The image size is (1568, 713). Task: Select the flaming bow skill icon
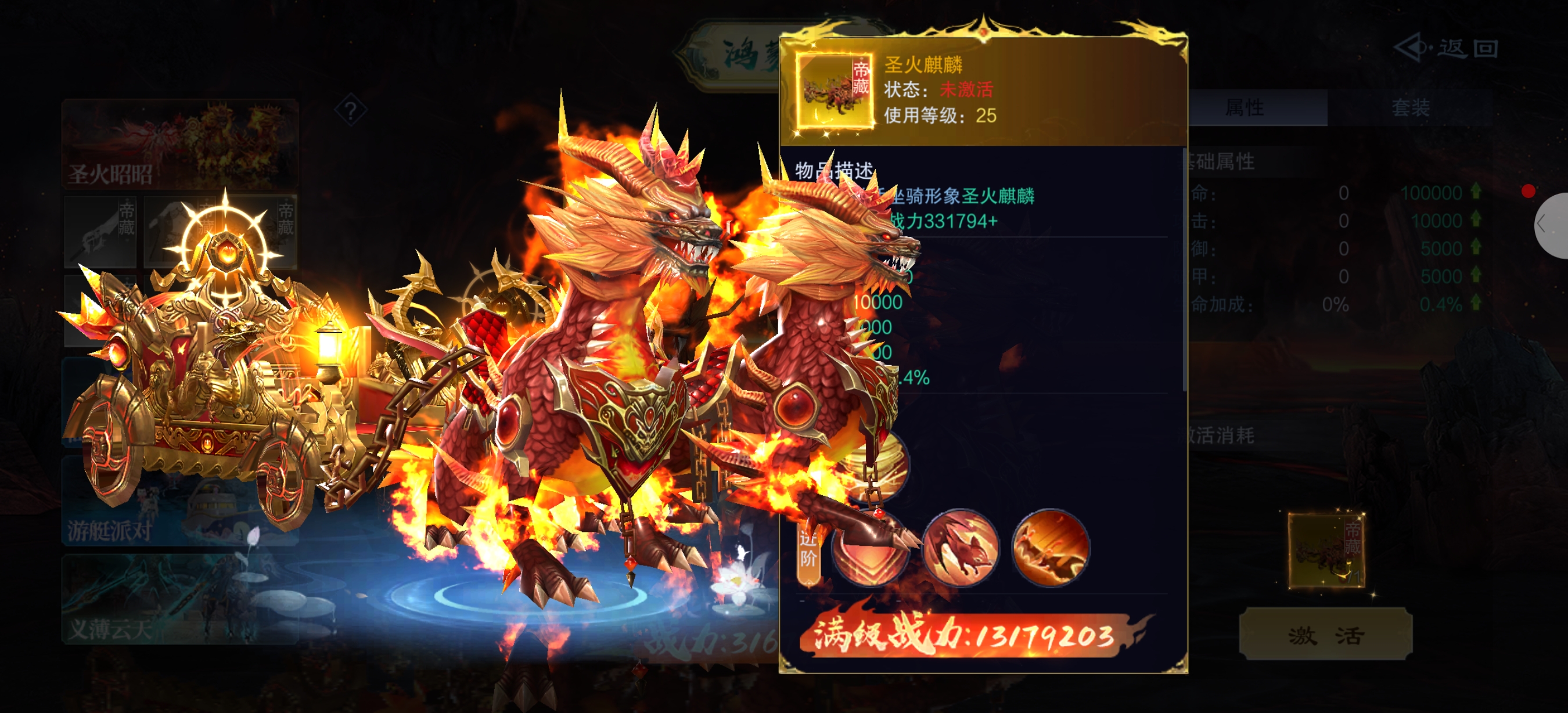coord(1050,548)
